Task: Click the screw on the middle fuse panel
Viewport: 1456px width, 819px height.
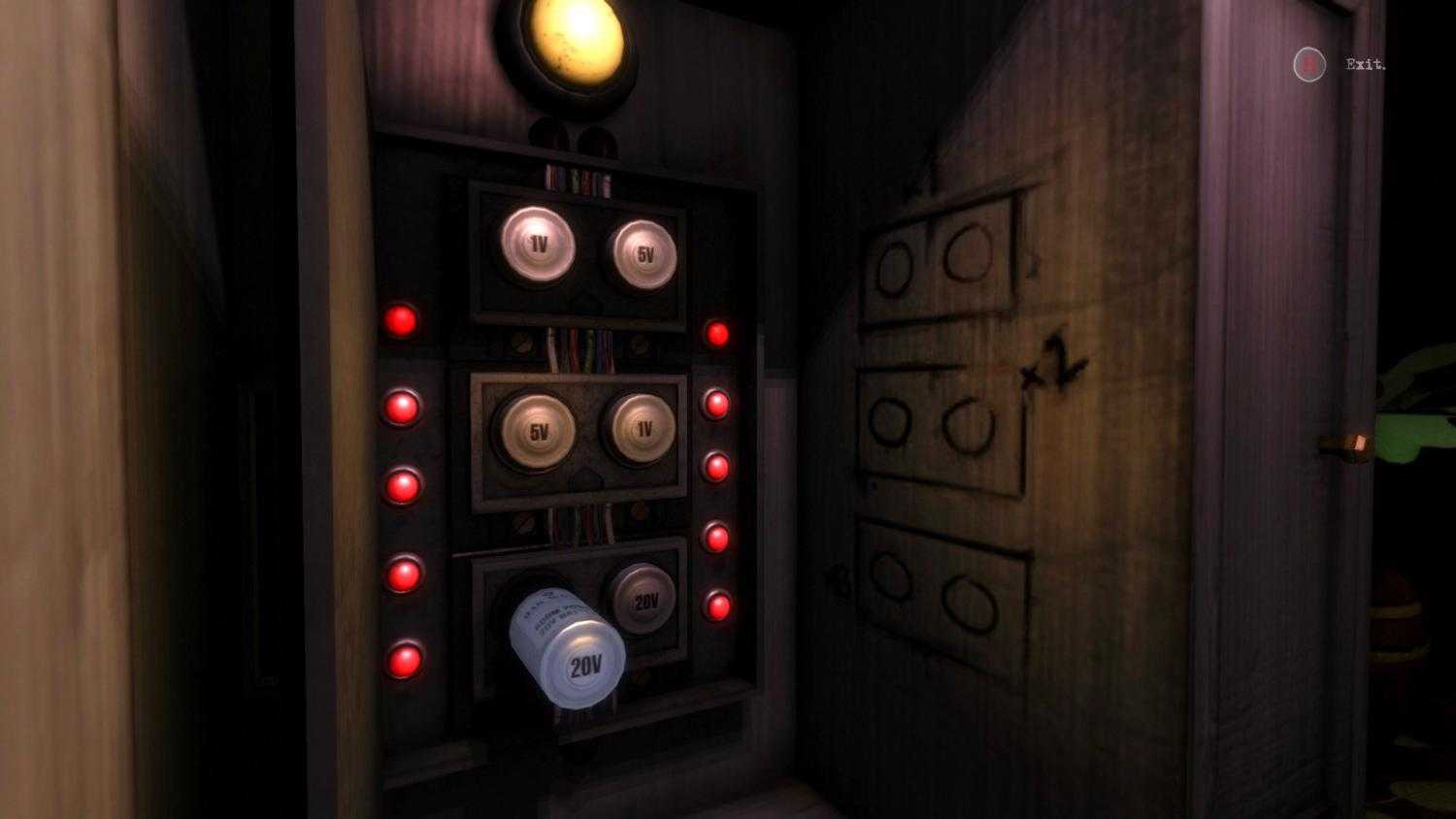Action: (524, 343)
